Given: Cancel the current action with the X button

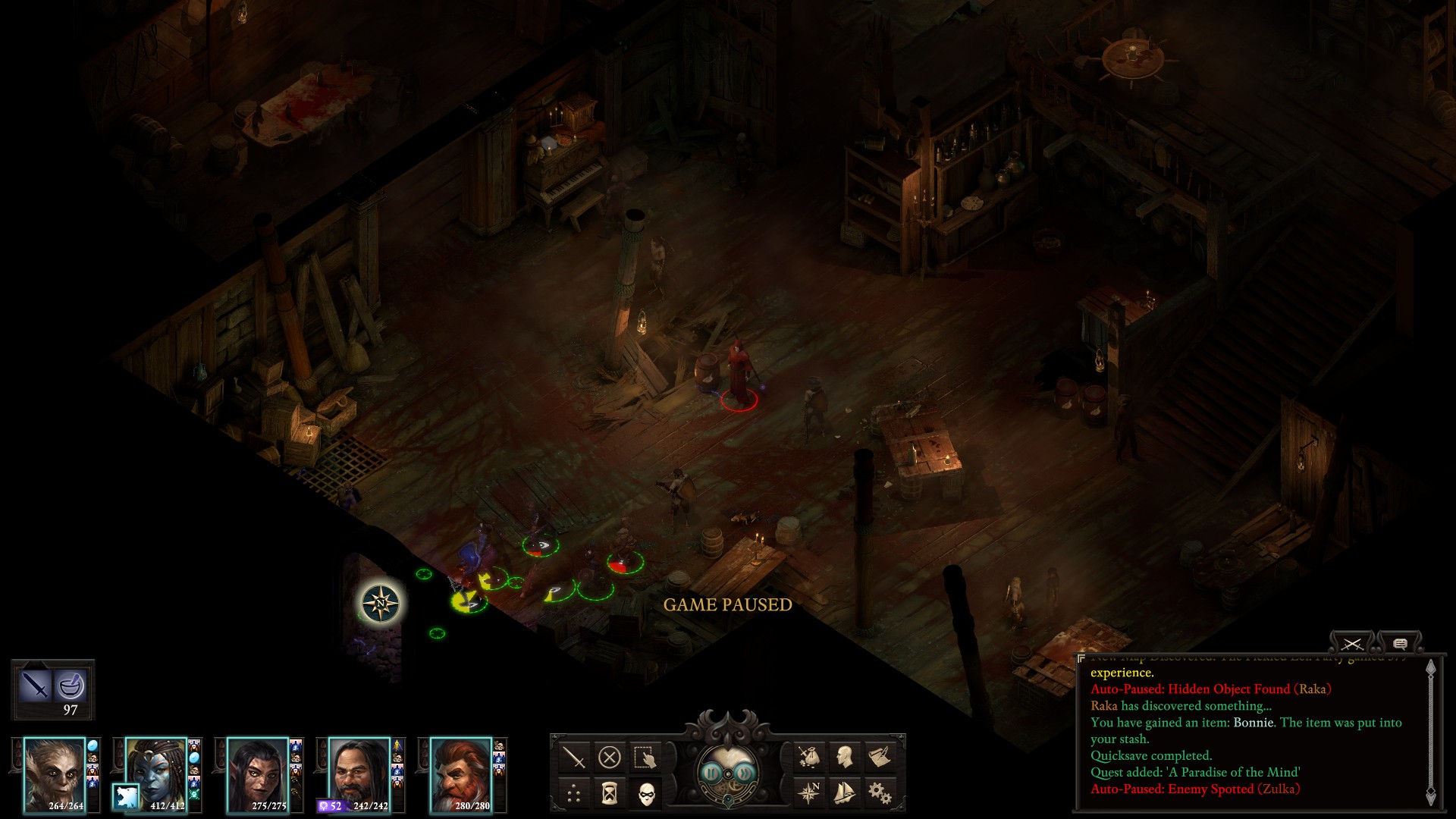Looking at the screenshot, I should (x=610, y=757).
